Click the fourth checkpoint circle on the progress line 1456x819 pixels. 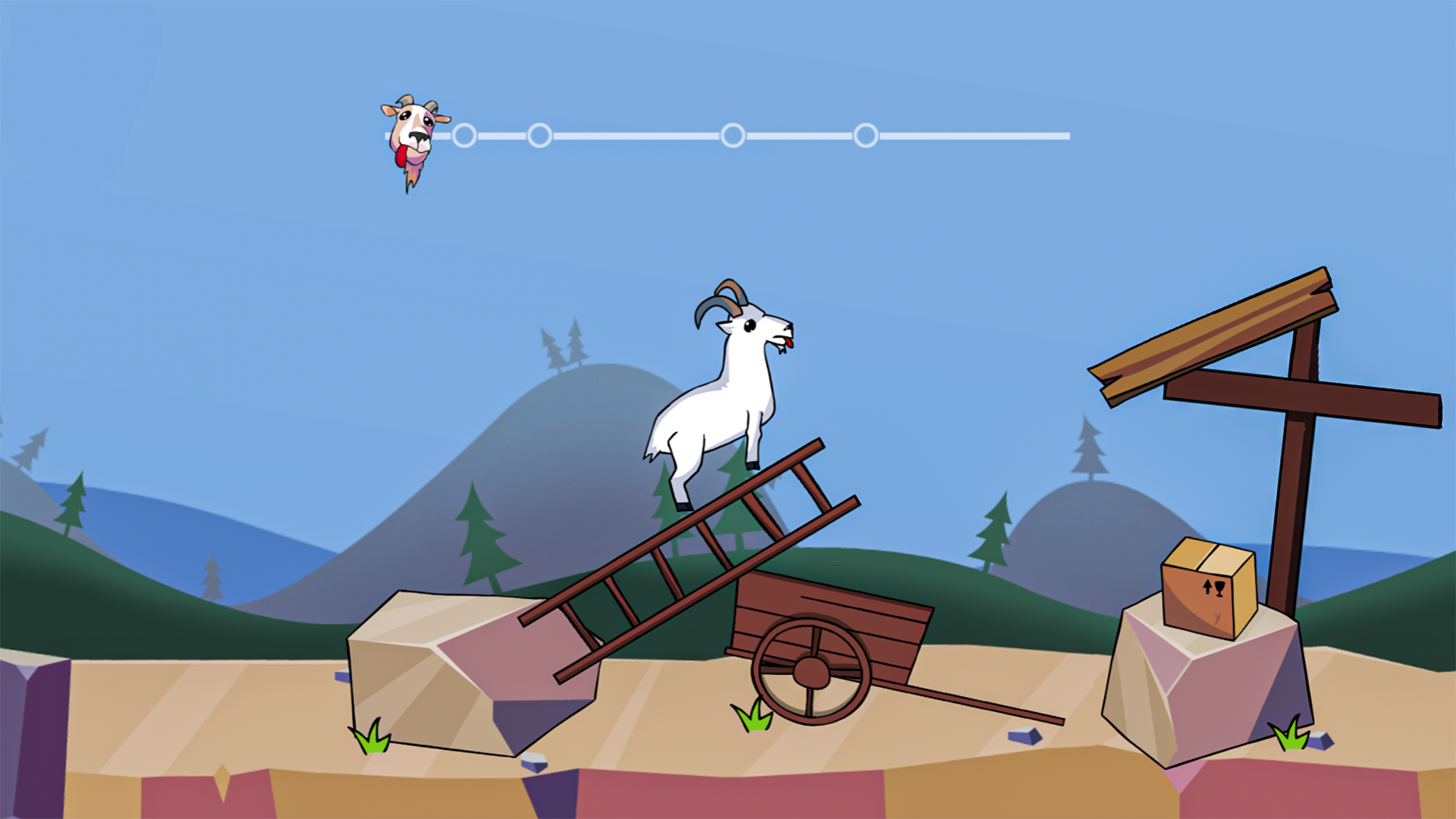[865, 135]
